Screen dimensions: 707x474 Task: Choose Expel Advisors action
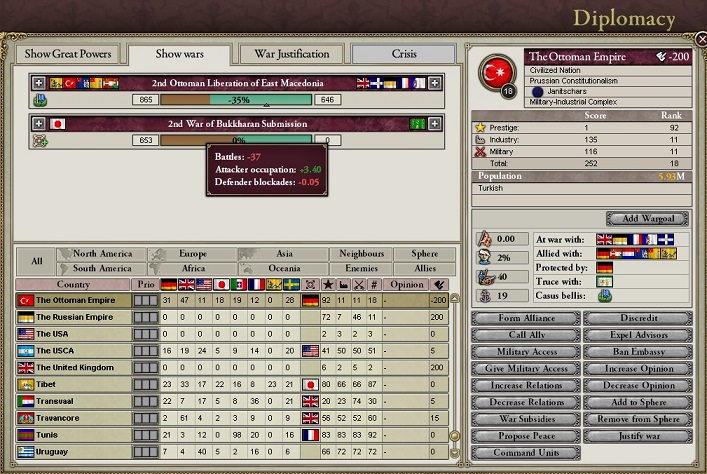coord(636,335)
